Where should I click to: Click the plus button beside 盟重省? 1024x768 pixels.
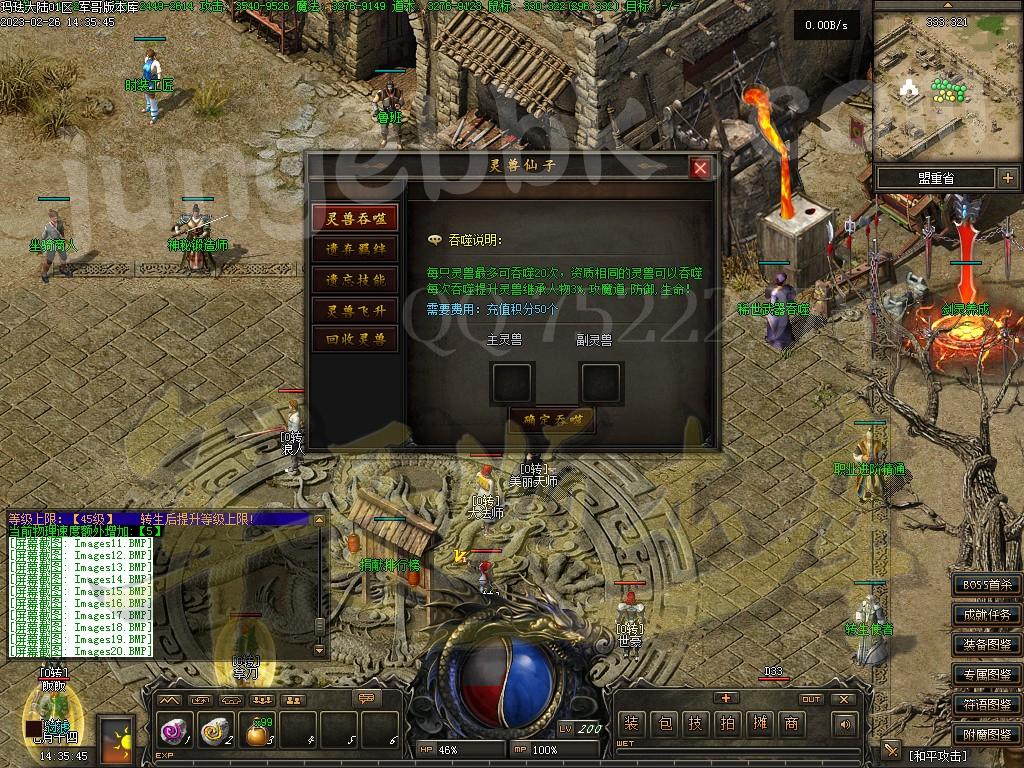tap(1007, 178)
